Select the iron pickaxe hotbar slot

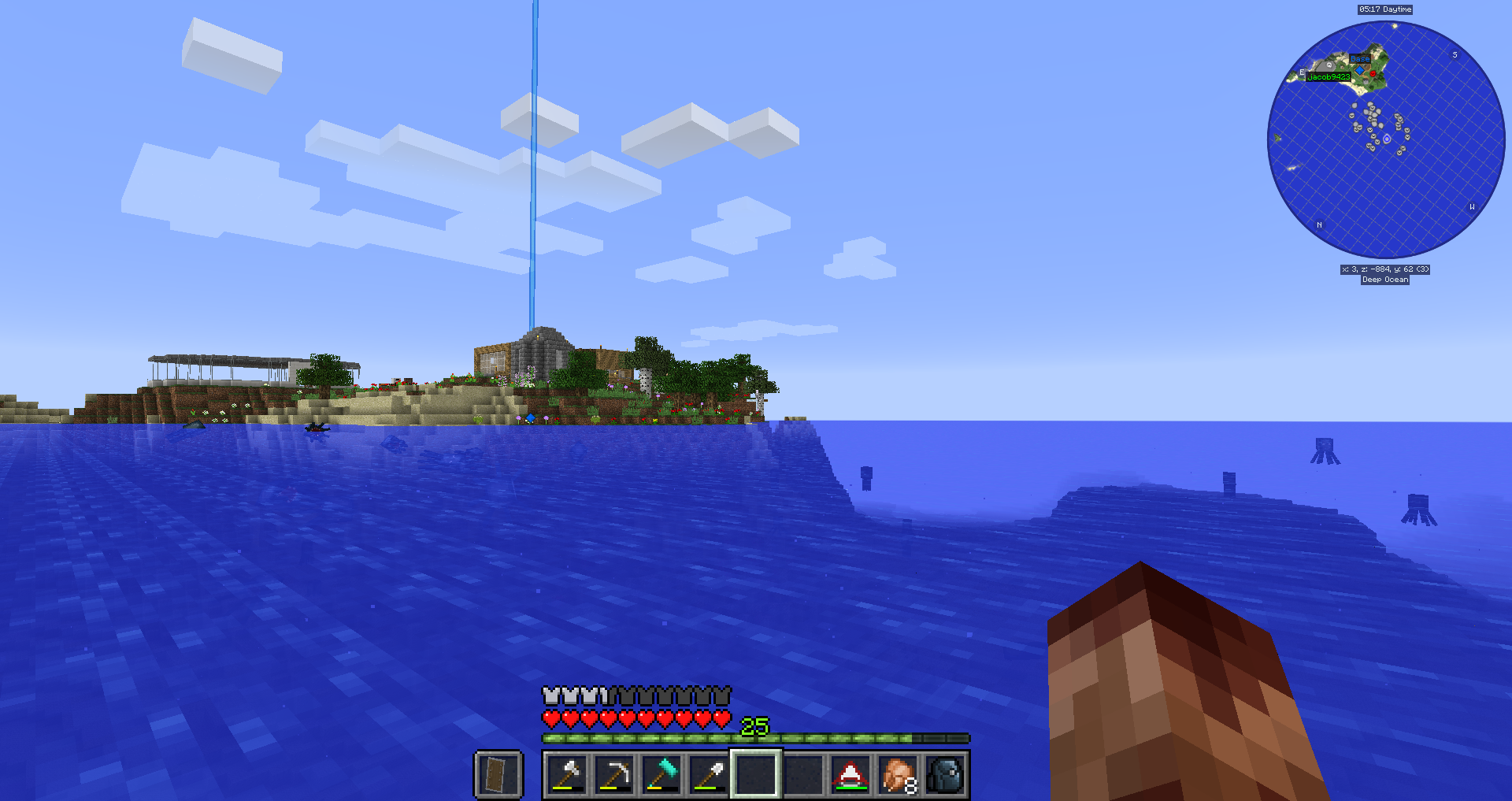click(x=614, y=774)
